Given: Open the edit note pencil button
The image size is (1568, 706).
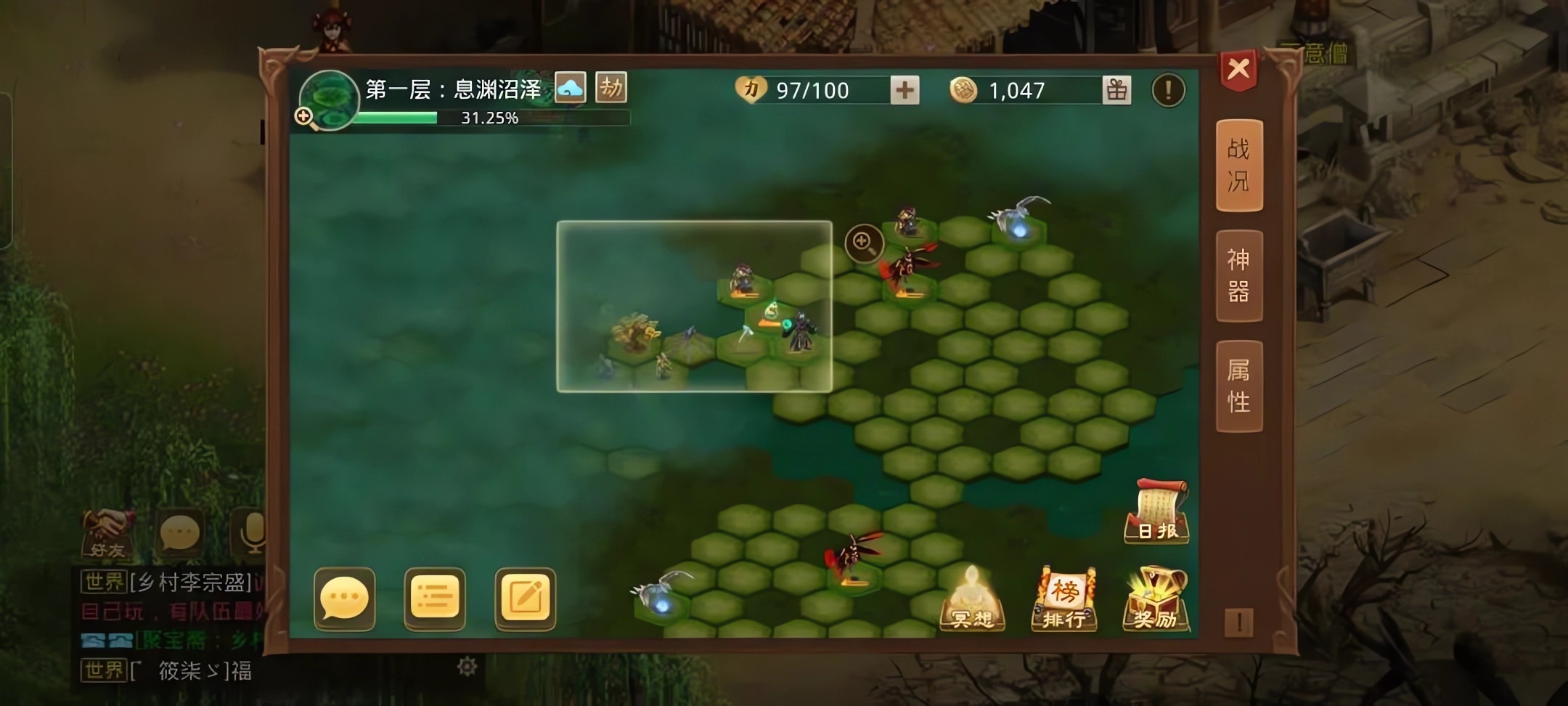Looking at the screenshot, I should [525, 599].
